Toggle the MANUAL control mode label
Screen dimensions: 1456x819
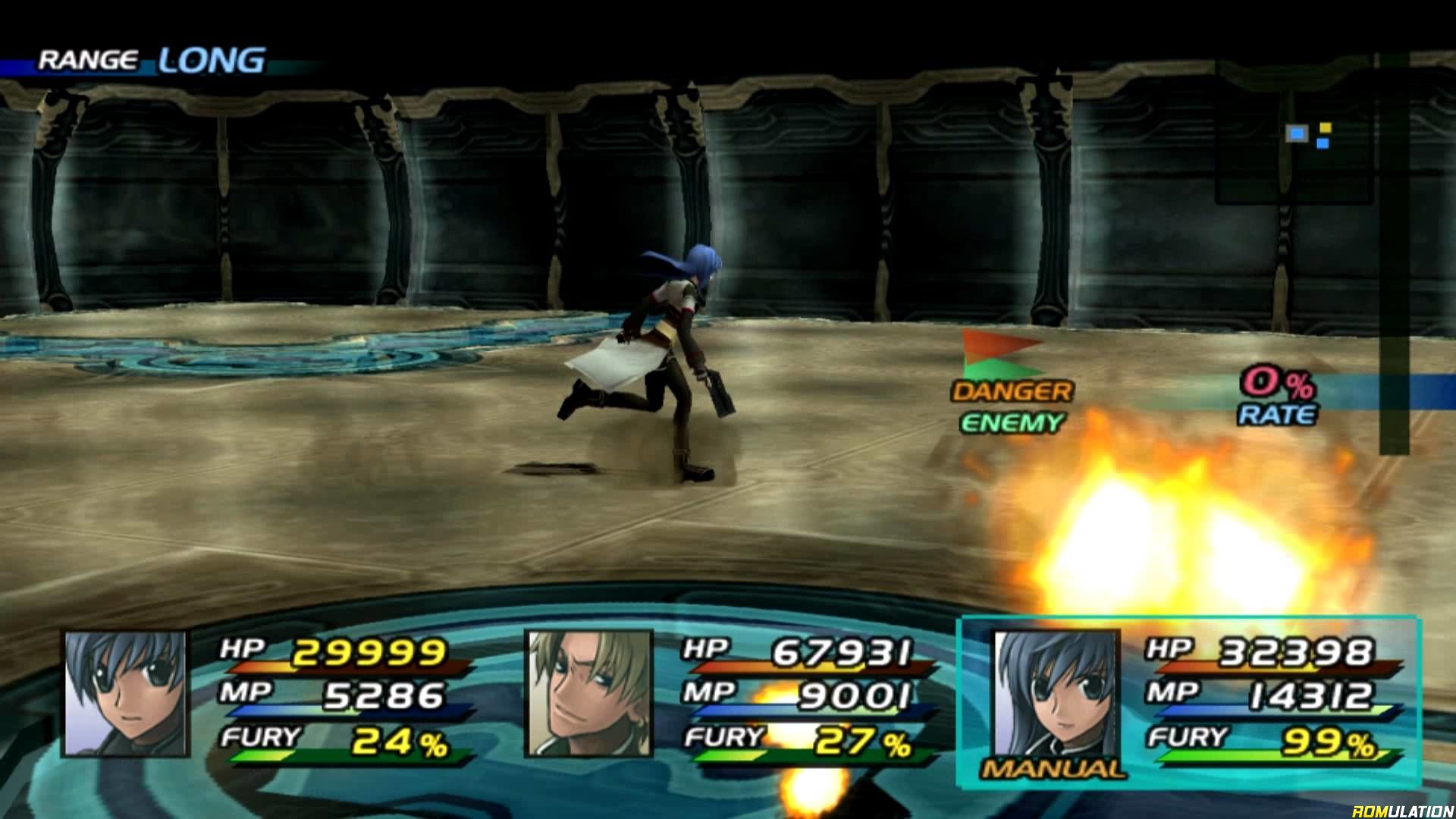(1053, 769)
